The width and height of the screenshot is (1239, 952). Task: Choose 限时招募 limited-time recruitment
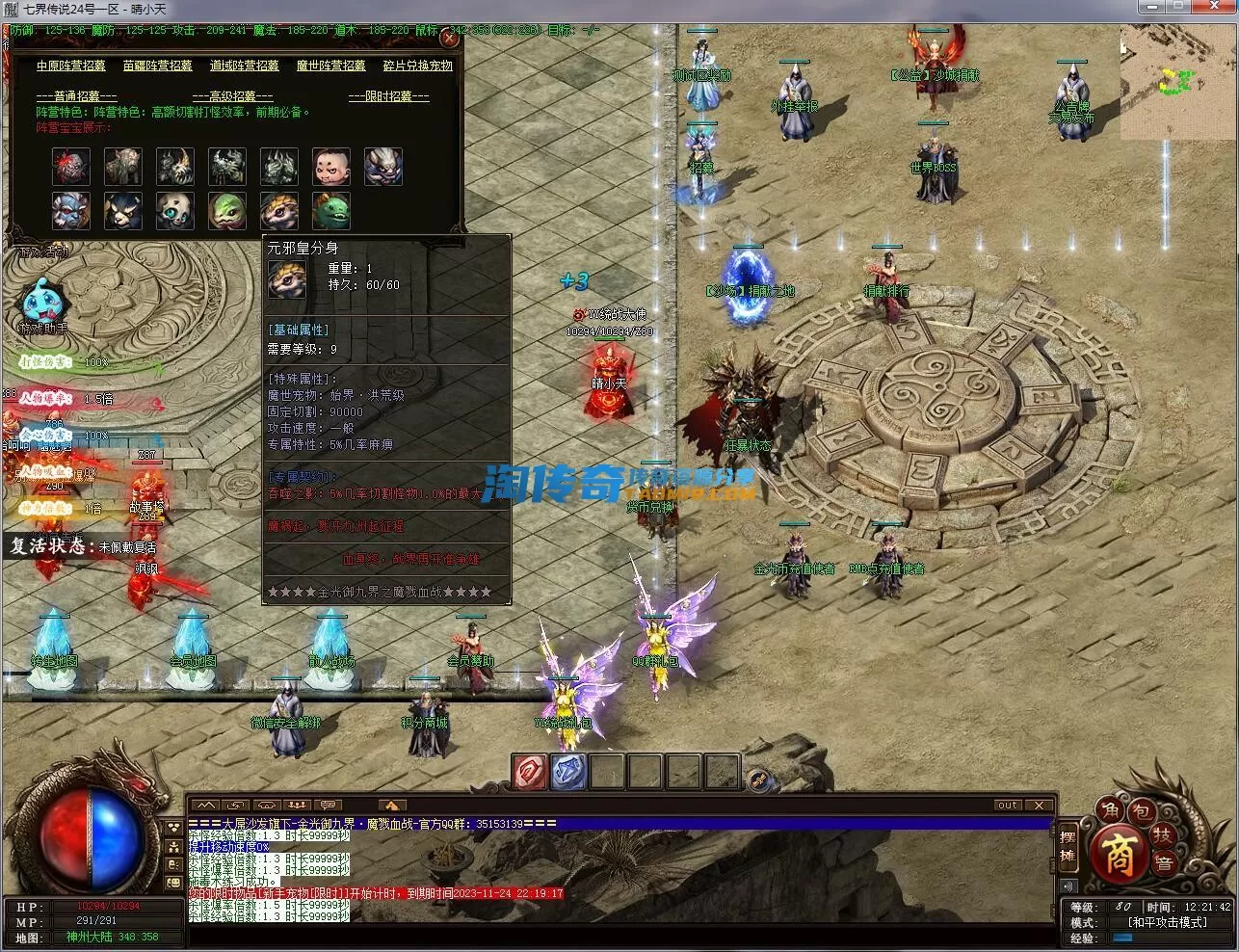[x=388, y=96]
